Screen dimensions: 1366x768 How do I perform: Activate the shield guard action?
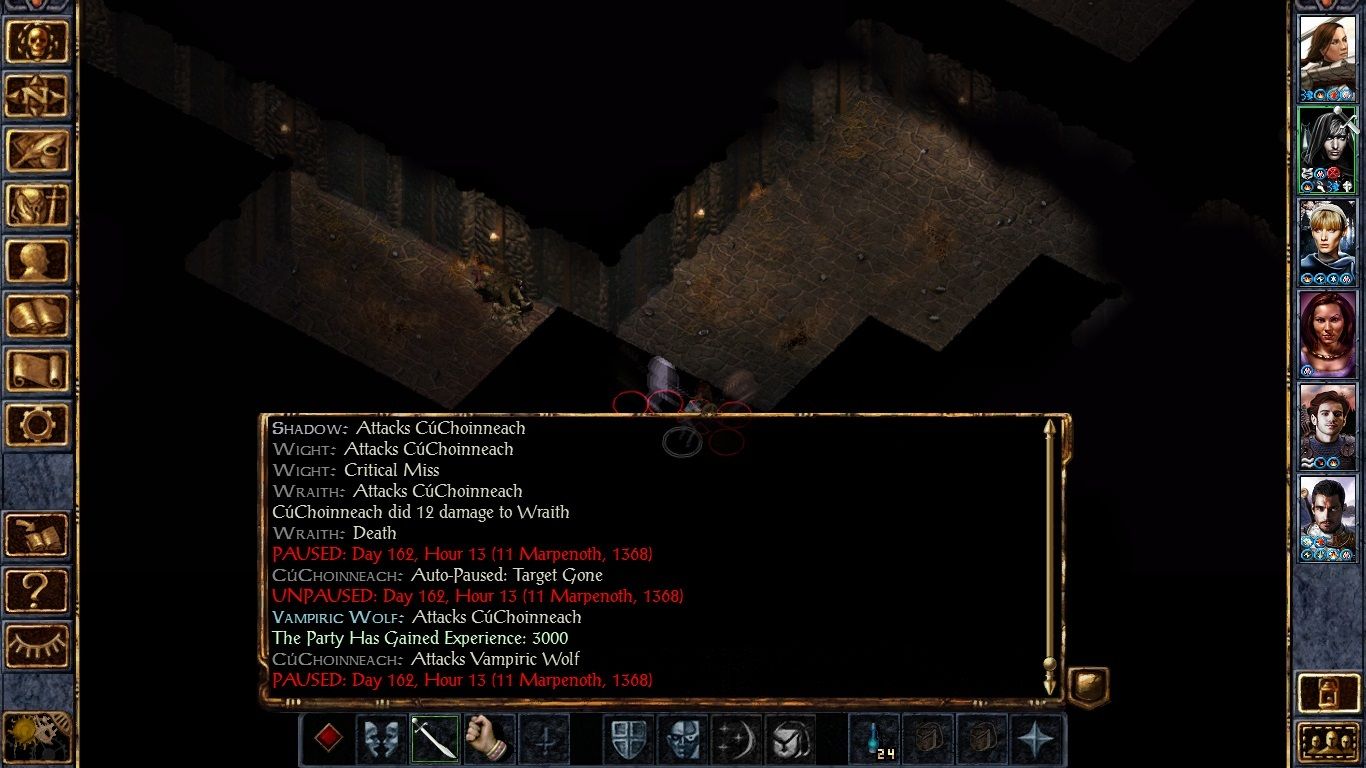(628, 739)
